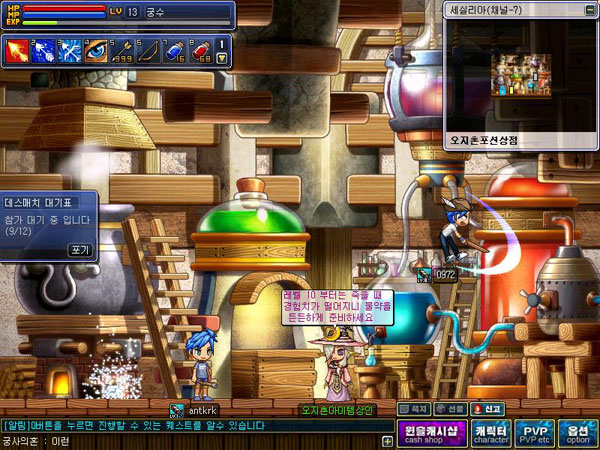The image size is (600, 450).
Task: Open the PVP etc menu
Action: (x=535, y=434)
